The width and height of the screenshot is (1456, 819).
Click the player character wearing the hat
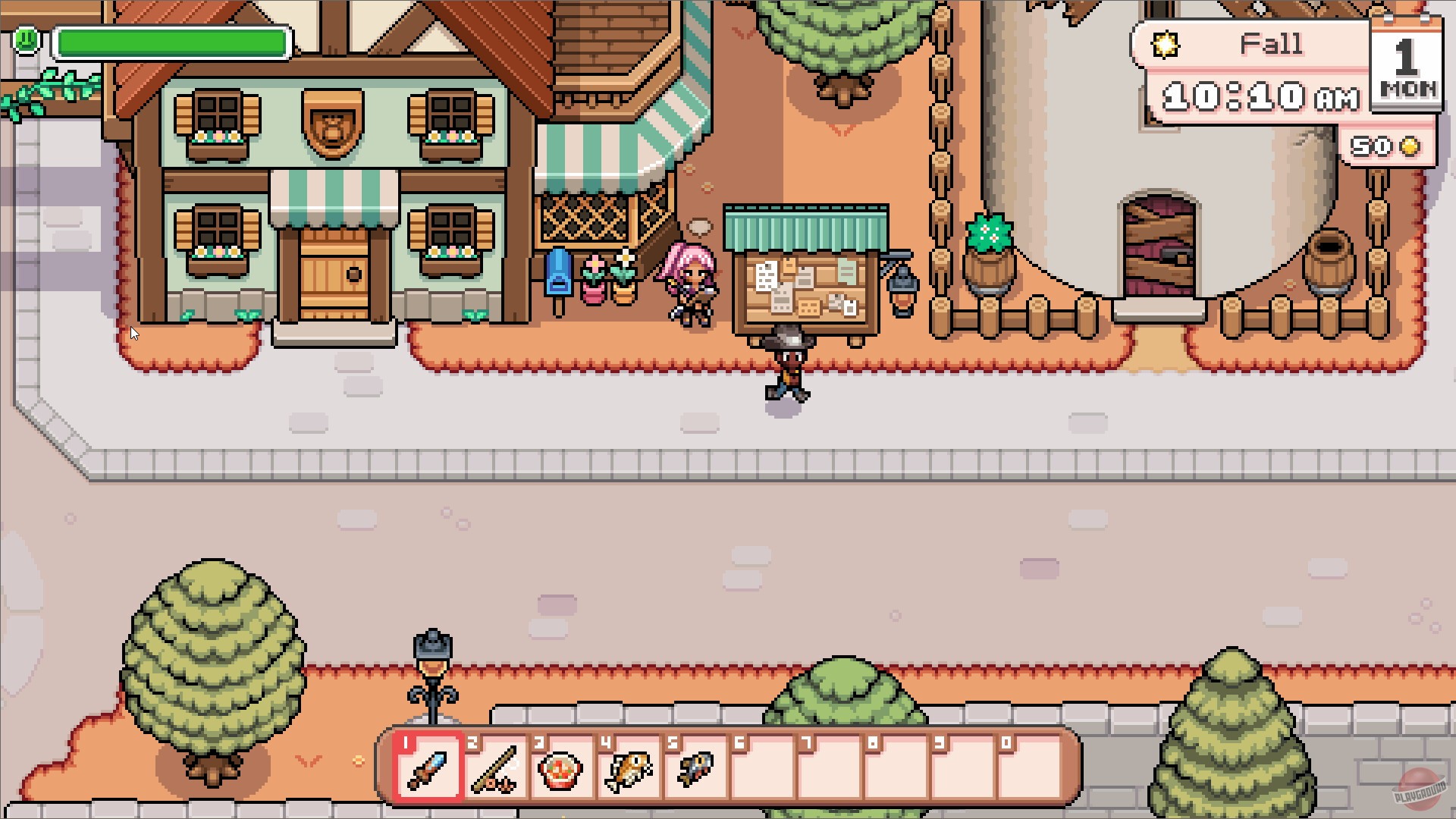pos(789,364)
